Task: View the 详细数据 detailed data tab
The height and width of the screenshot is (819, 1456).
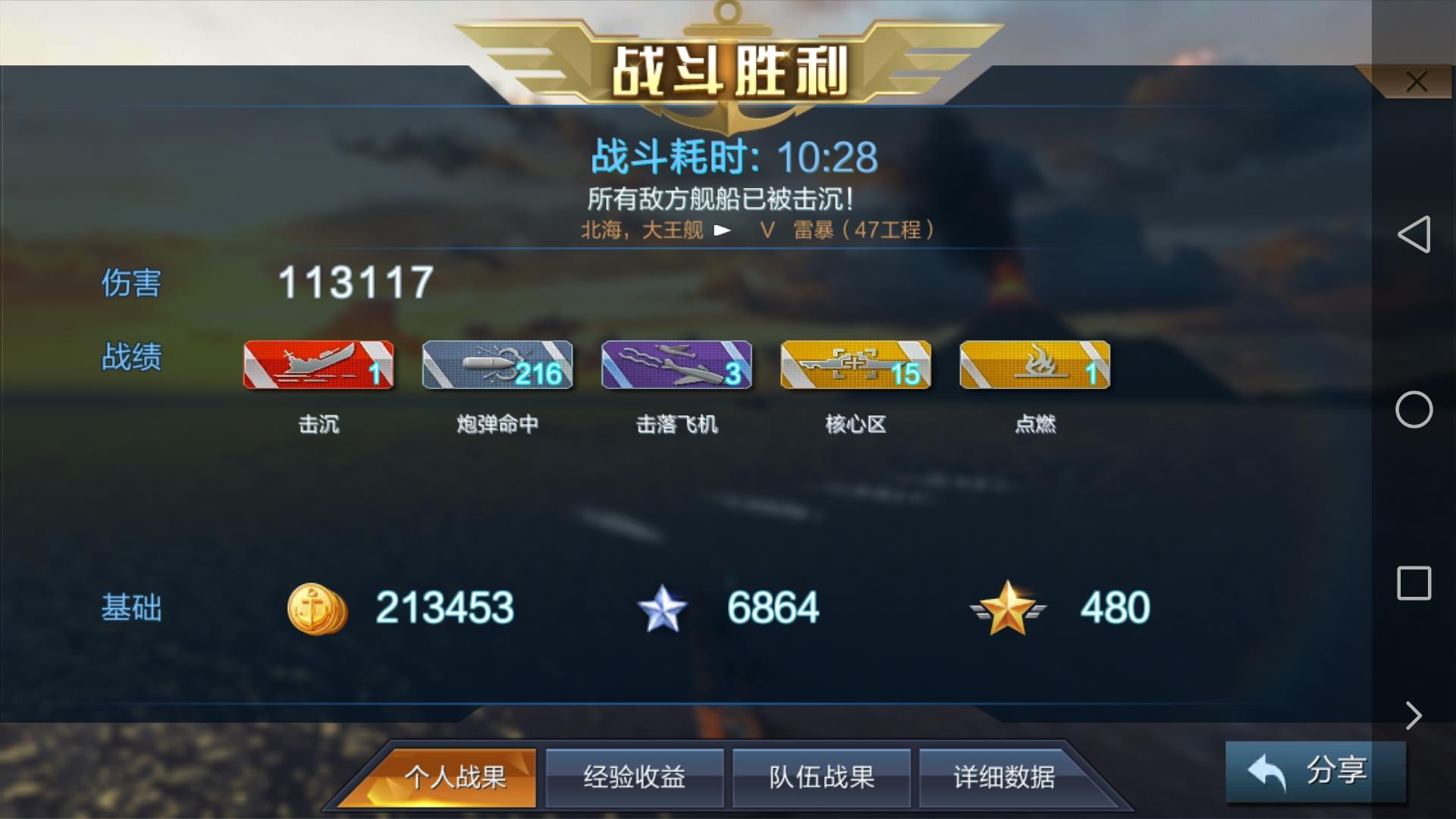Action: tap(1009, 777)
